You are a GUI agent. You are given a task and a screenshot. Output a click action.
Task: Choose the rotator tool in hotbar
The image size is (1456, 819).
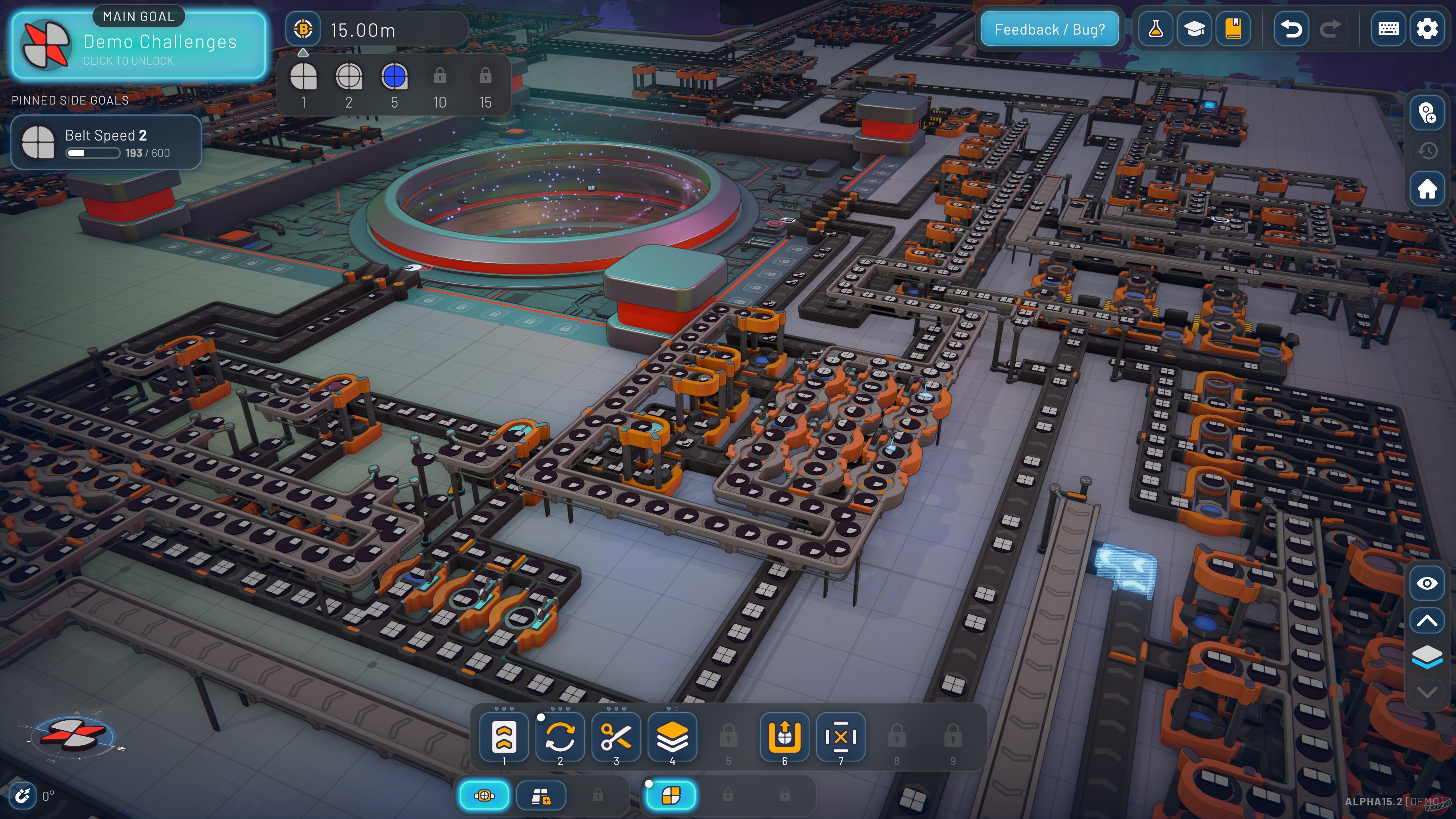tap(560, 737)
